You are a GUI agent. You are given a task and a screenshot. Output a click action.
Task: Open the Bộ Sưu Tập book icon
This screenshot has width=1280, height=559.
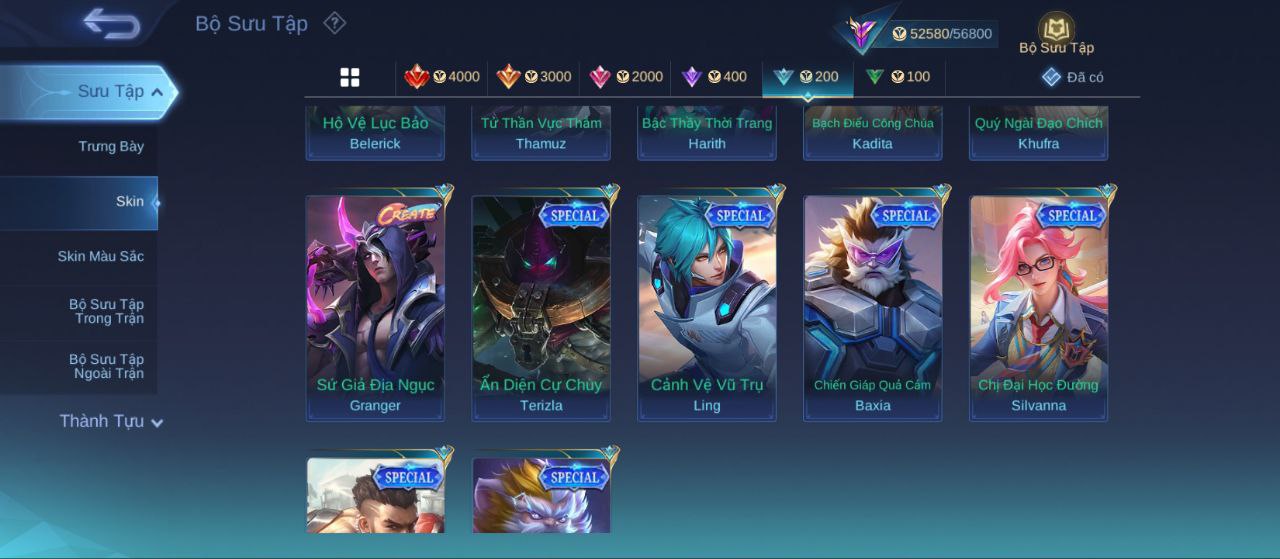pyautogui.click(x=1056, y=33)
